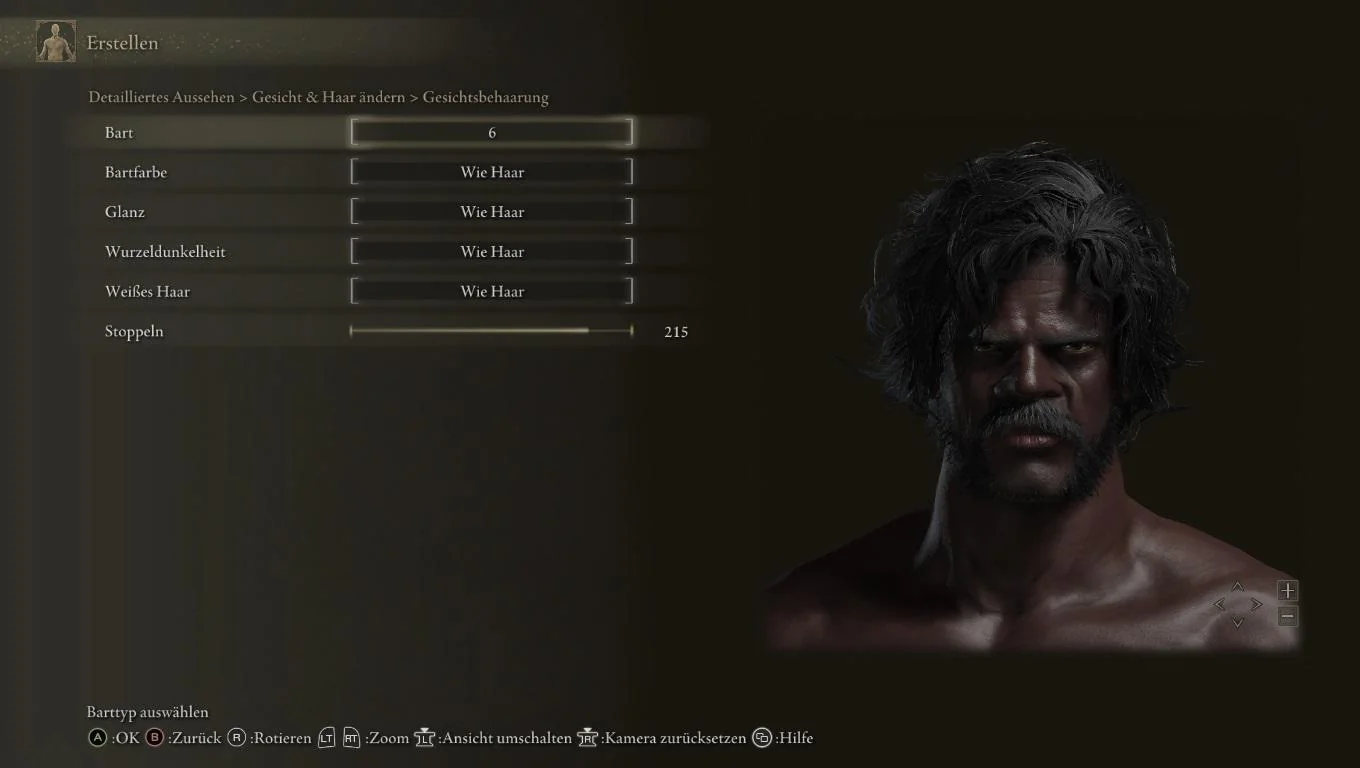Choose the Glanz option row

pos(491,212)
